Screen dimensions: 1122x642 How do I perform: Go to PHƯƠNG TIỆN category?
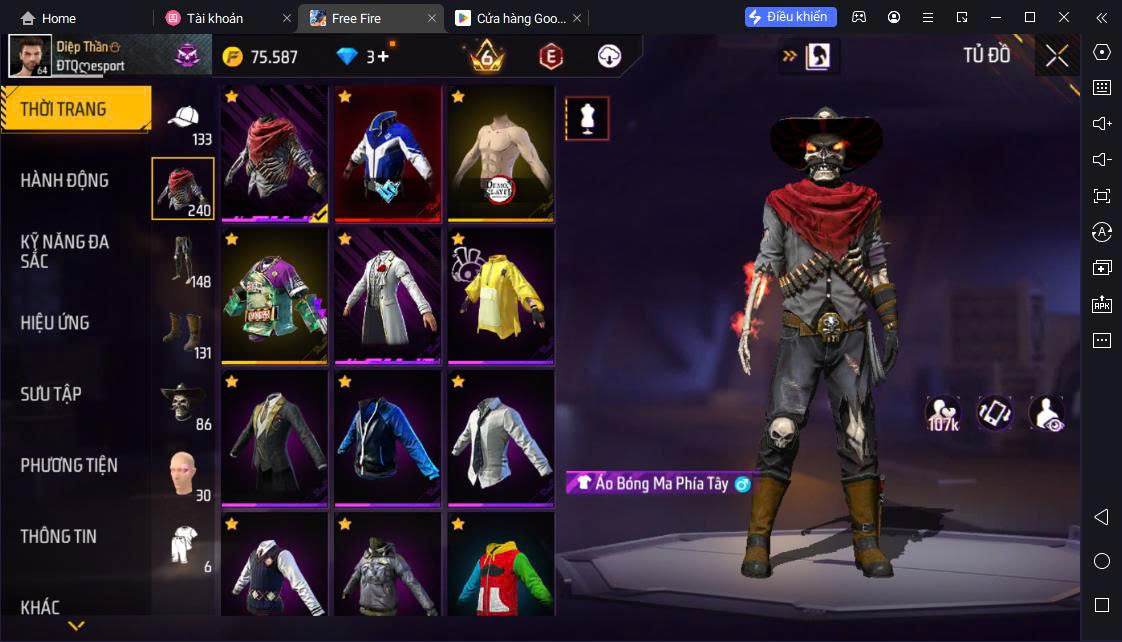point(69,465)
